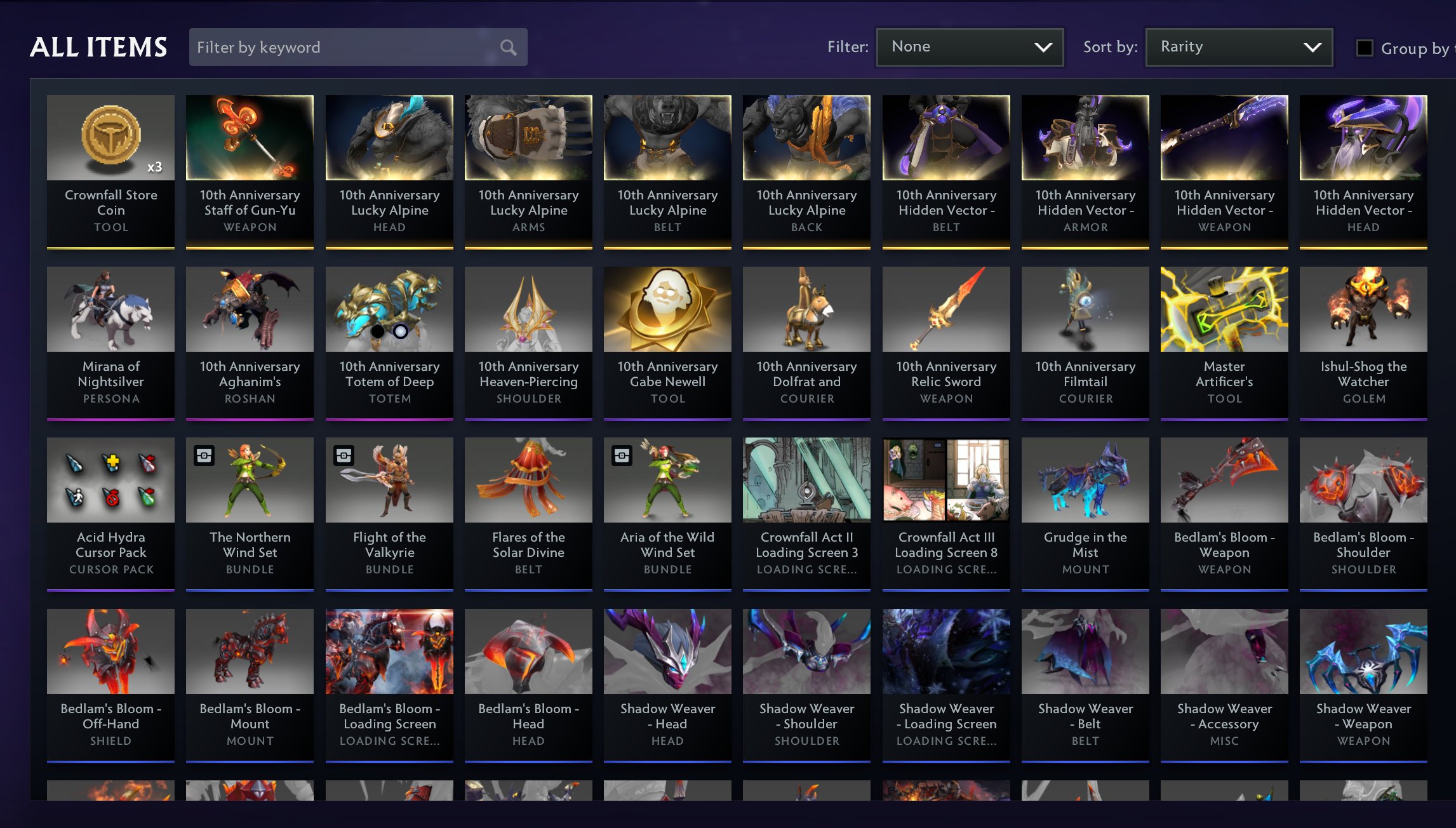The image size is (1456, 828).
Task: Expand the Filter dropdown chevron arrow
Action: (1043, 46)
